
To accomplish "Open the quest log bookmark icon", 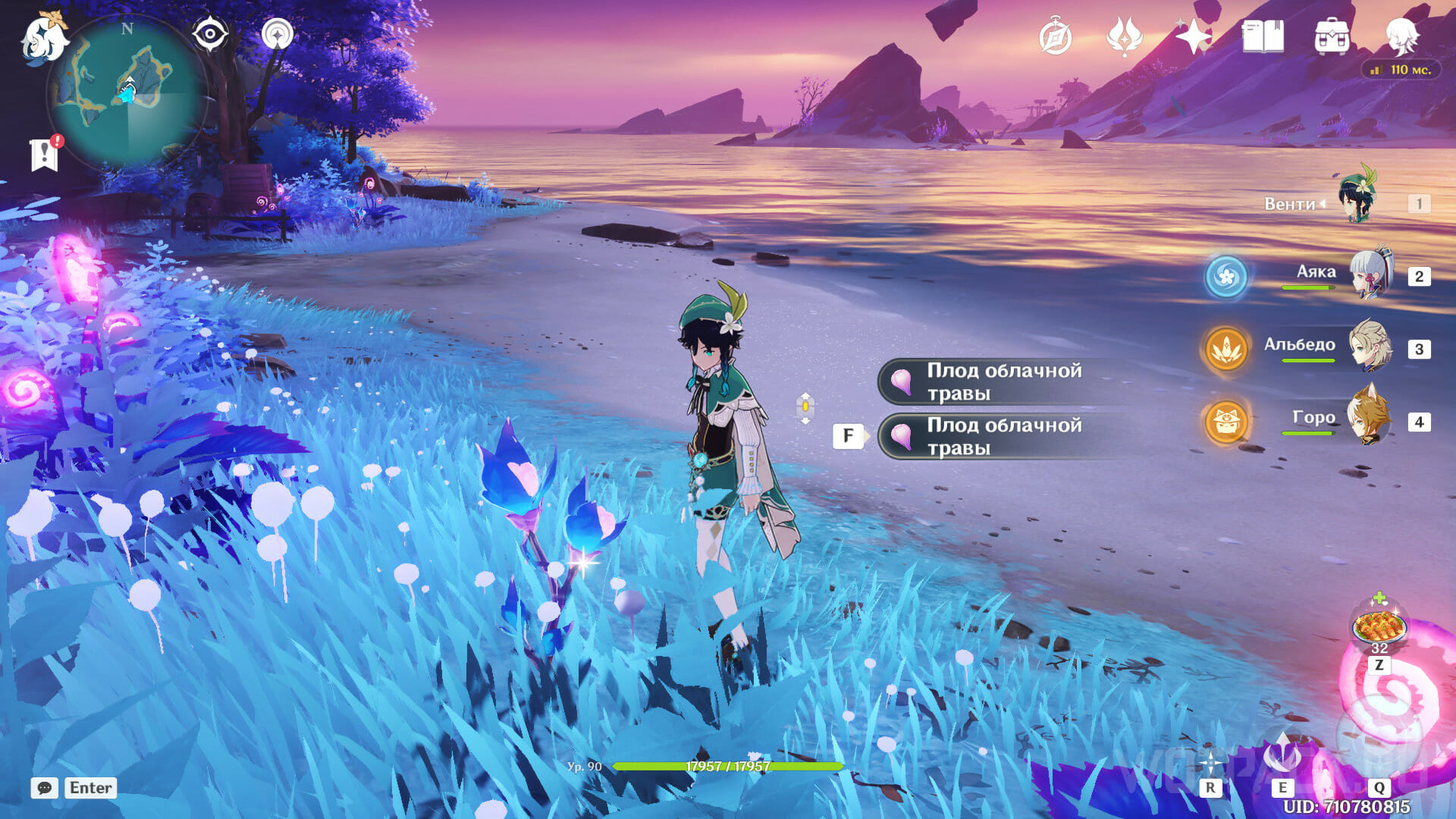I will click(45, 154).
